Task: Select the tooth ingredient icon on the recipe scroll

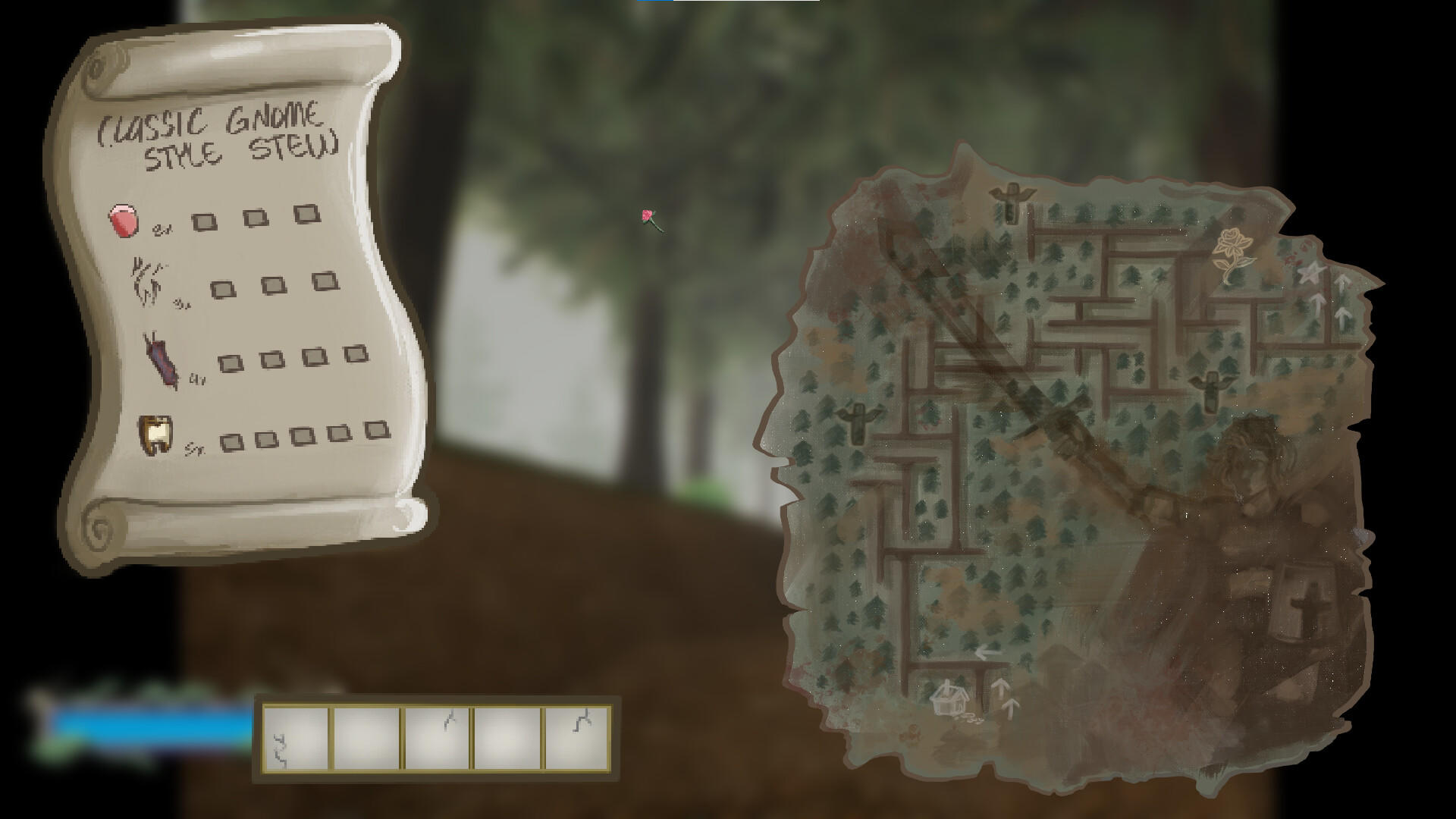Action: pos(155,435)
